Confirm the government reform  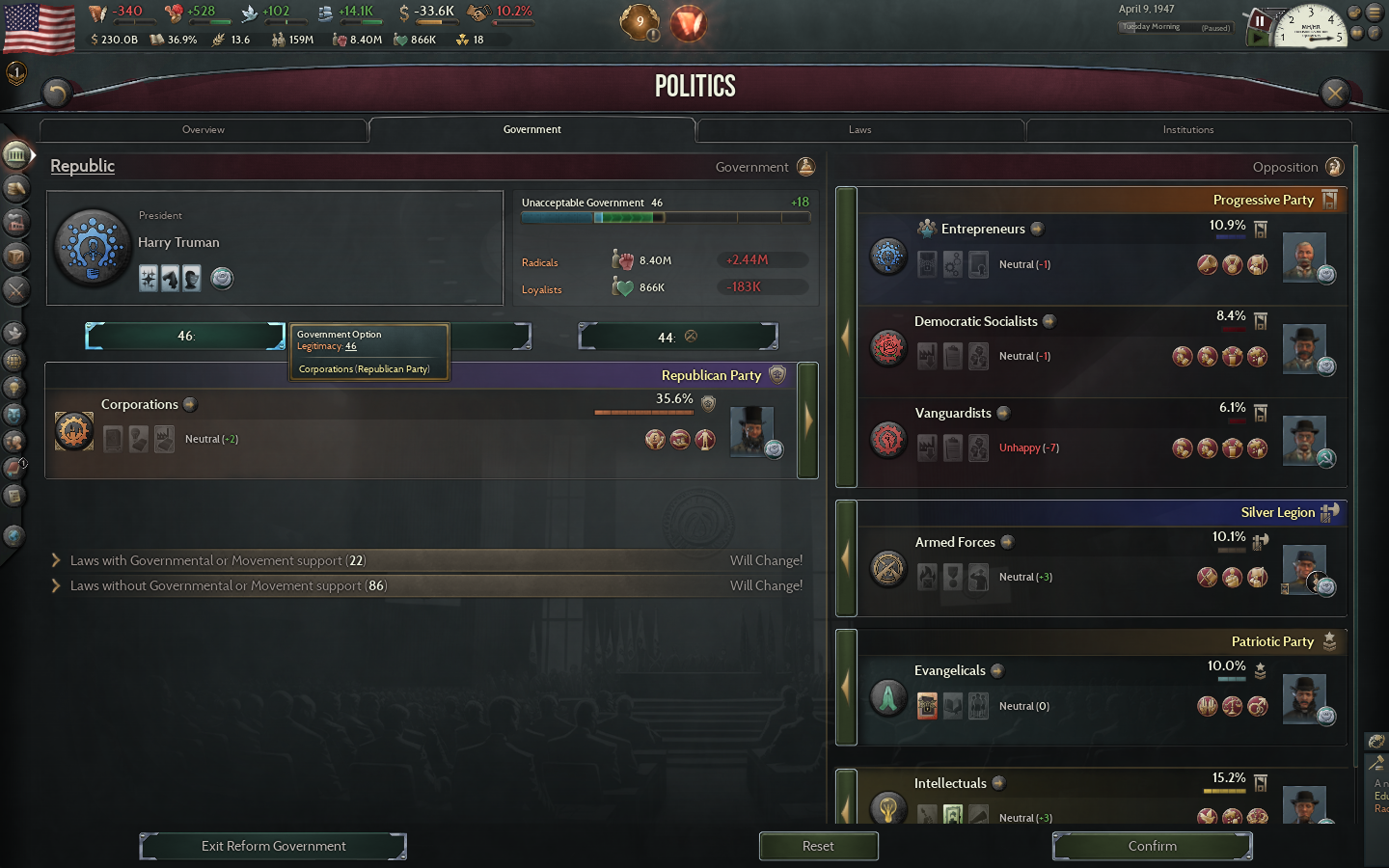1152,846
